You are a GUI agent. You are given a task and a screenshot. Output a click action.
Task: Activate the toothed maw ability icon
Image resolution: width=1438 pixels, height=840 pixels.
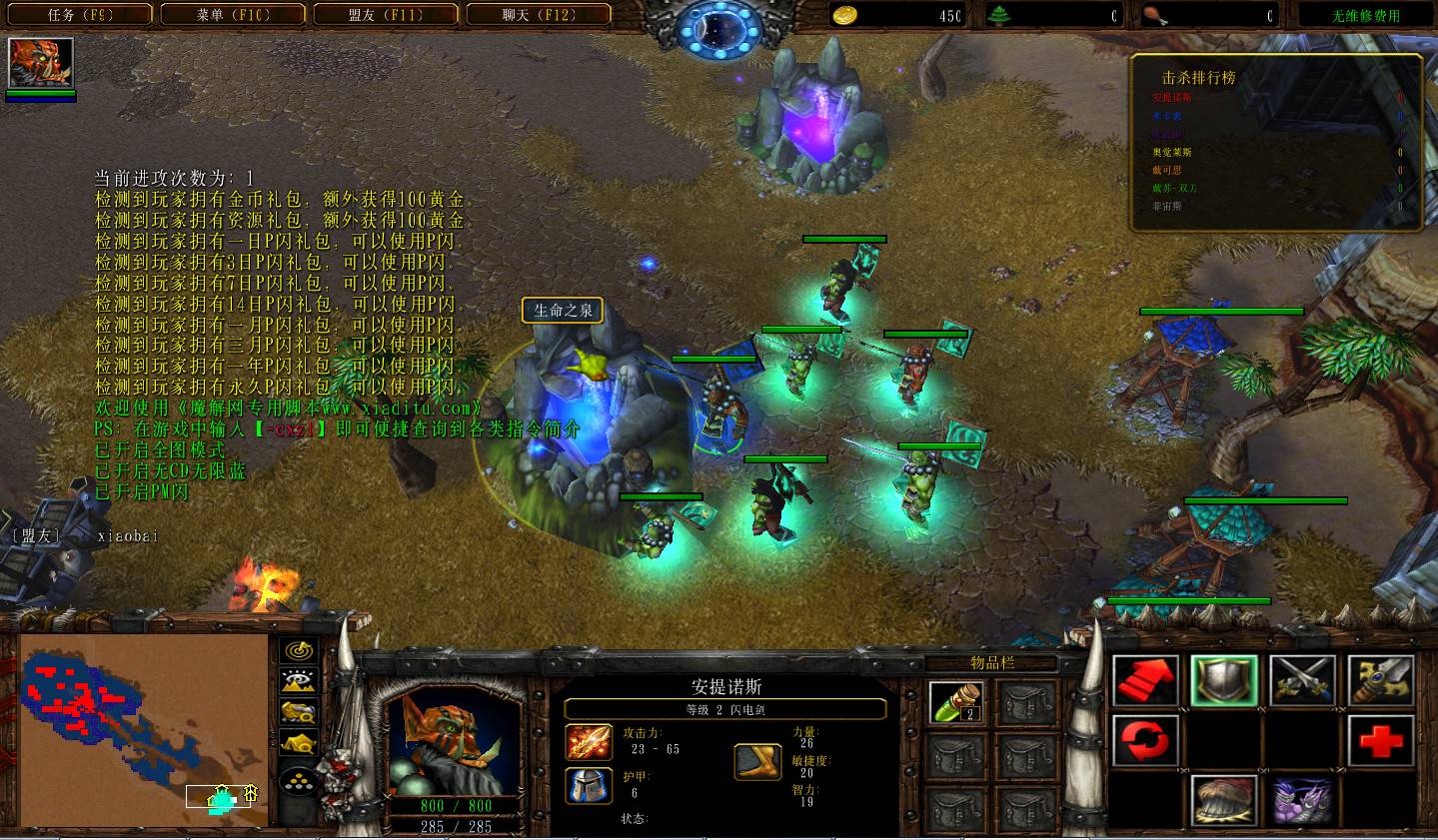(x=1223, y=800)
